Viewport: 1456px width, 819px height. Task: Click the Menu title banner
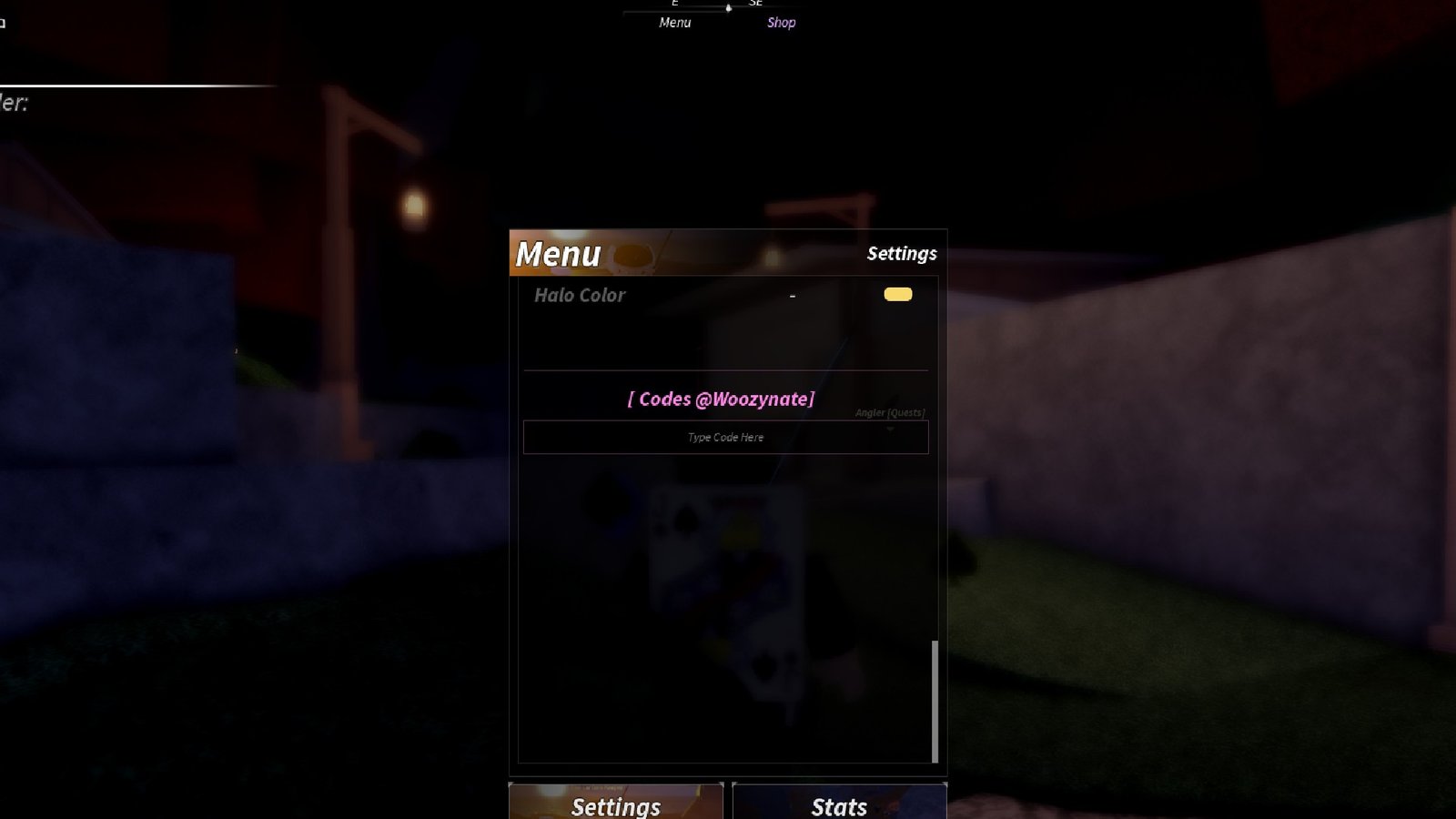click(557, 255)
